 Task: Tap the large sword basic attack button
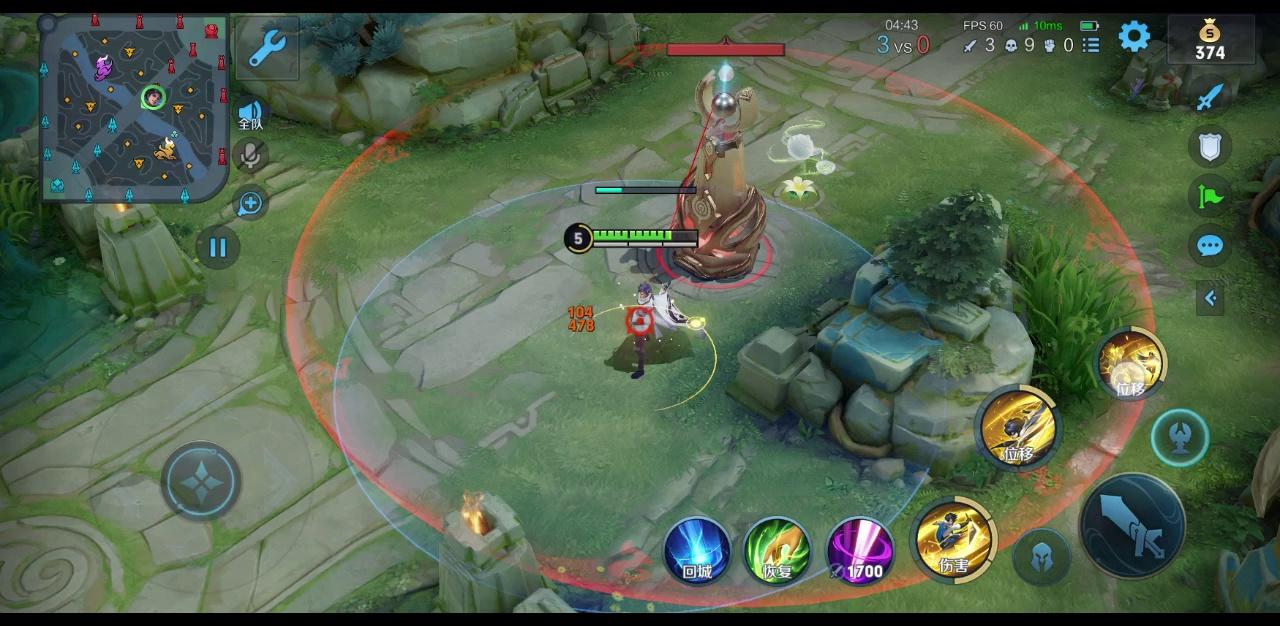pos(1132,525)
